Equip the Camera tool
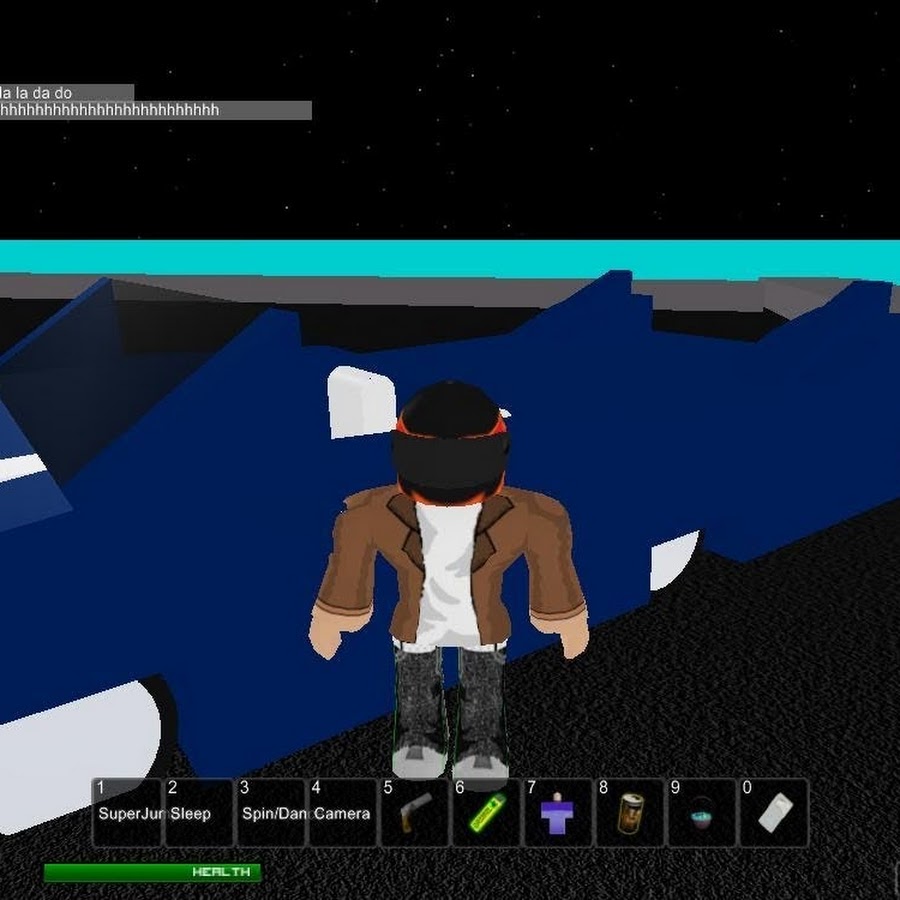This screenshot has height=900, width=900. tap(343, 813)
